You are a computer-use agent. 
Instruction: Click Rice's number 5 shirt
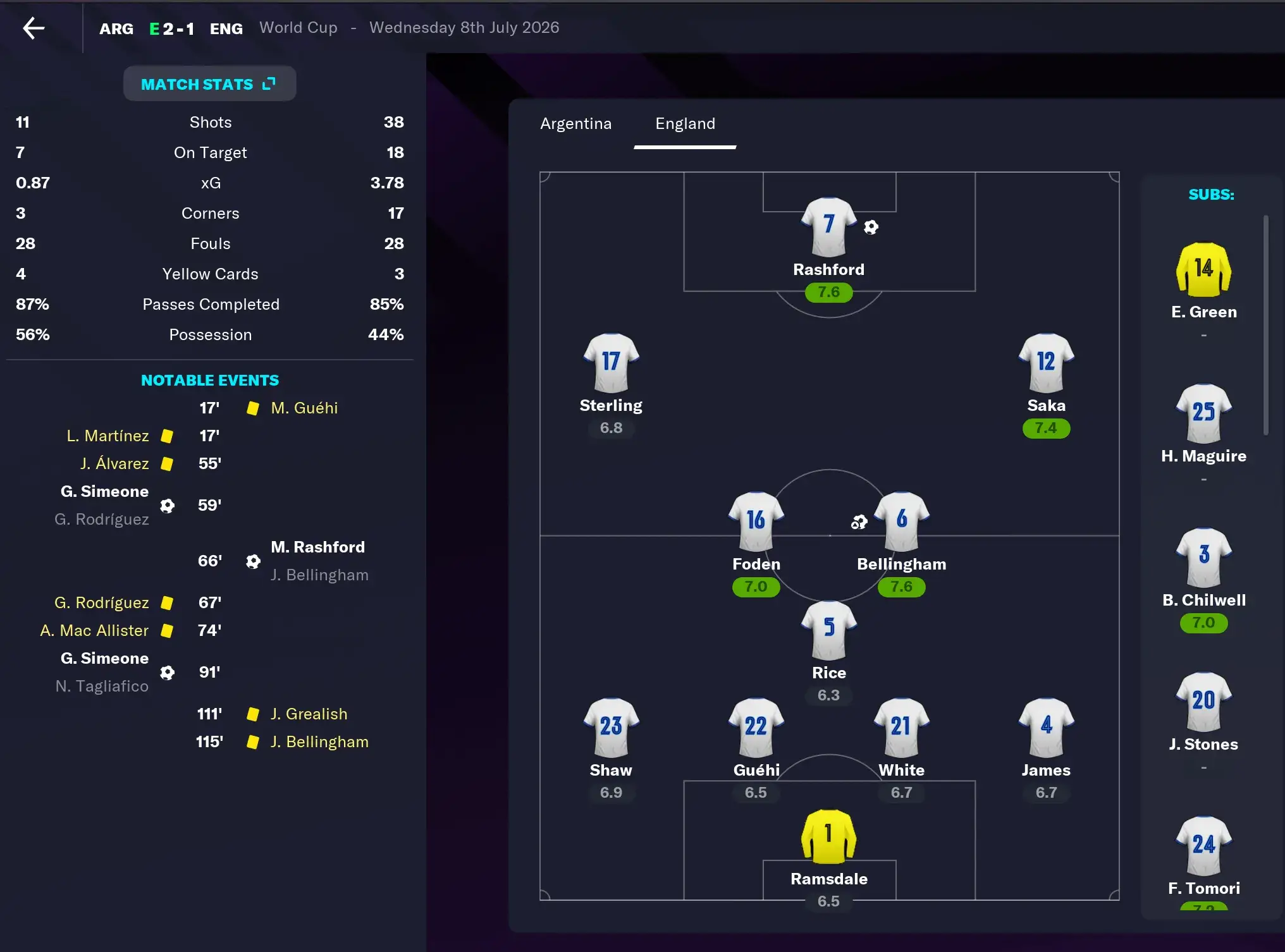pyautogui.click(x=828, y=630)
